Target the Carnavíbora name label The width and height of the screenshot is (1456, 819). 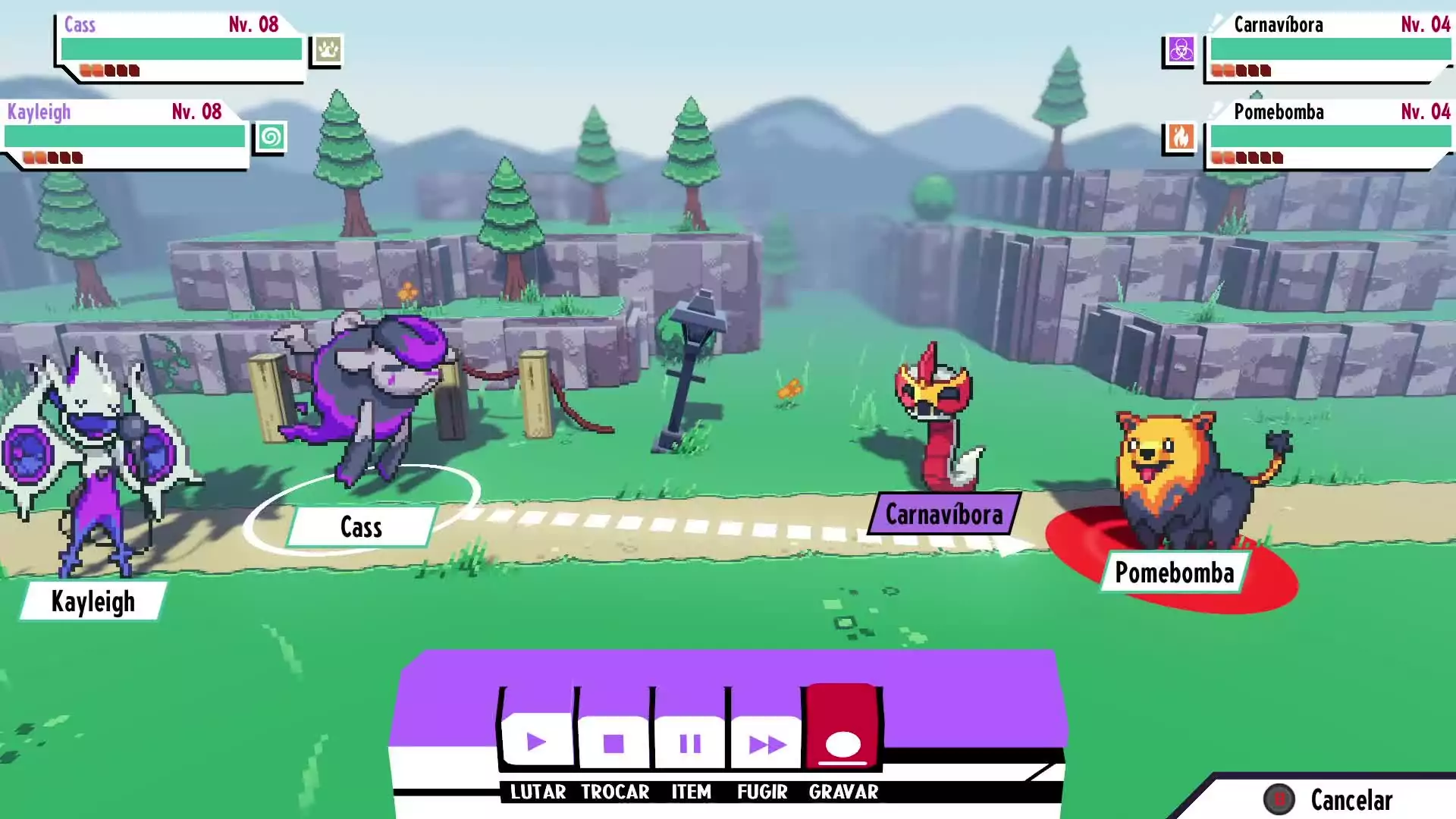(x=944, y=514)
